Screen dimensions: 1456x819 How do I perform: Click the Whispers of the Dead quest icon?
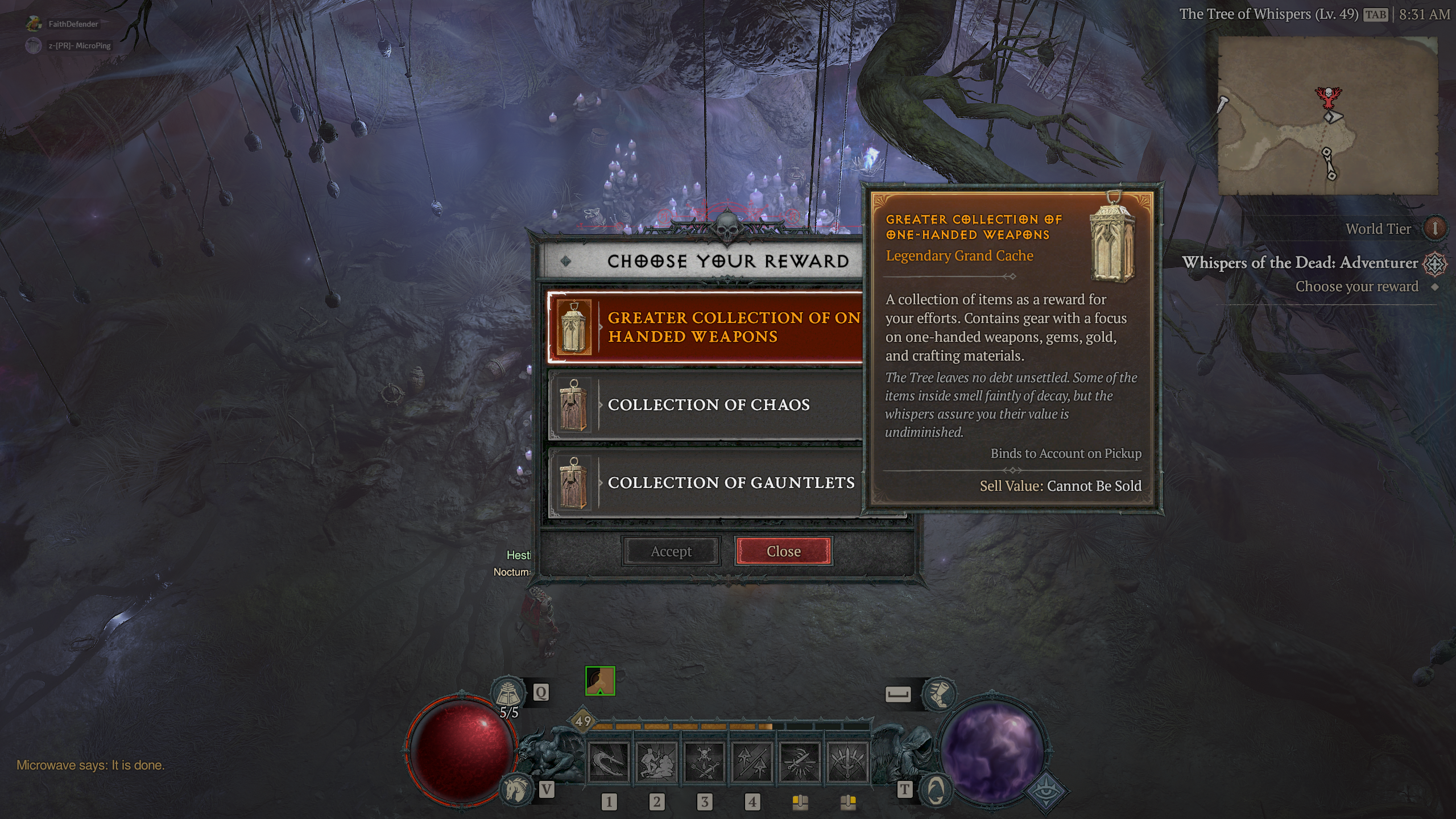(1436, 263)
